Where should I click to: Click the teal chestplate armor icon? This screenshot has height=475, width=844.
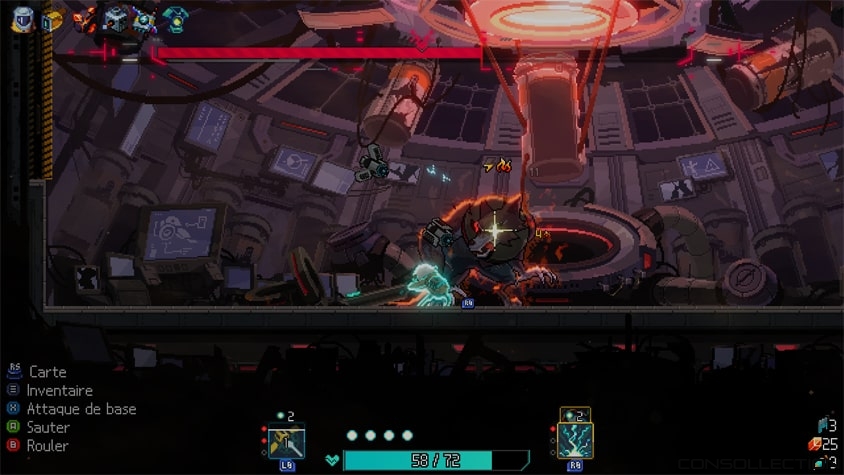[176, 19]
